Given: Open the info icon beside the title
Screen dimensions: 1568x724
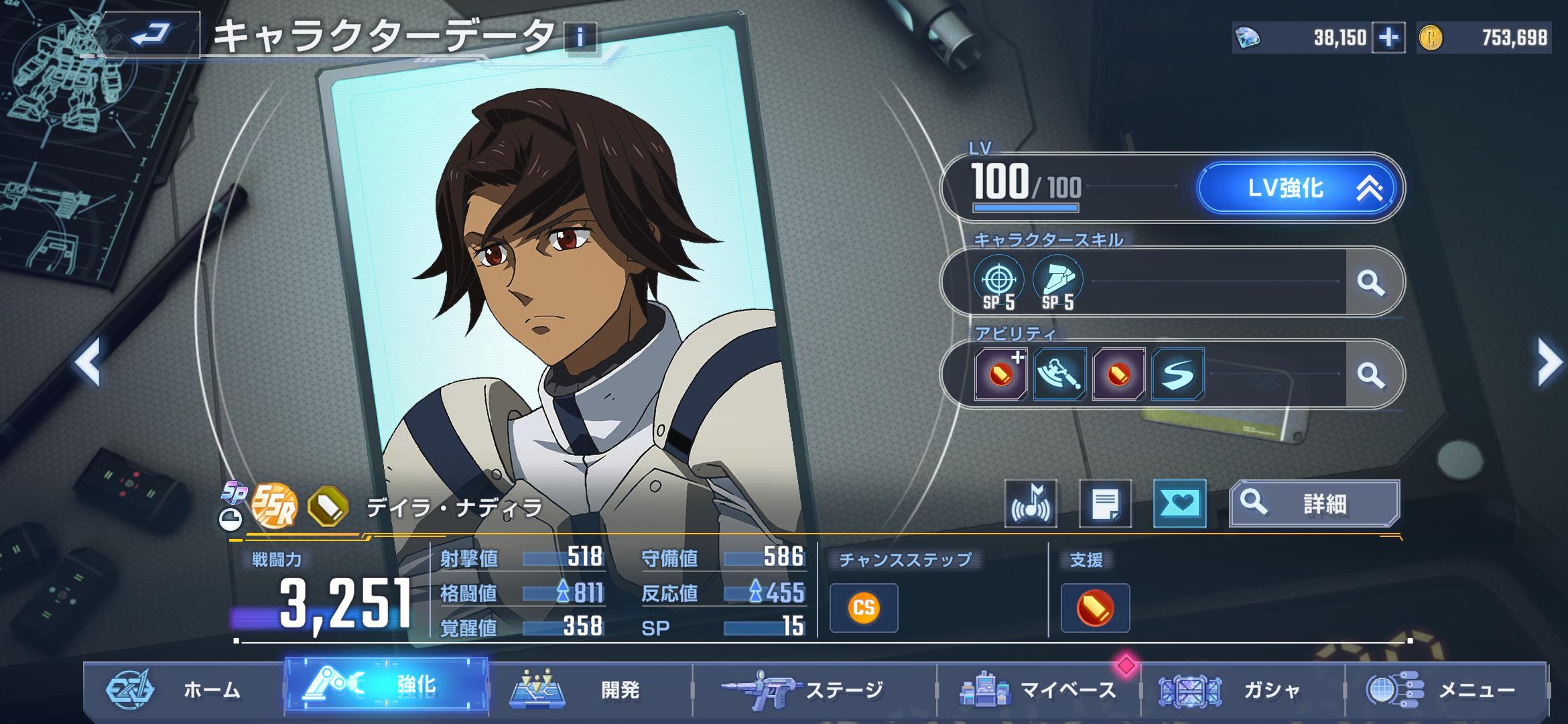Looking at the screenshot, I should (x=580, y=37).
